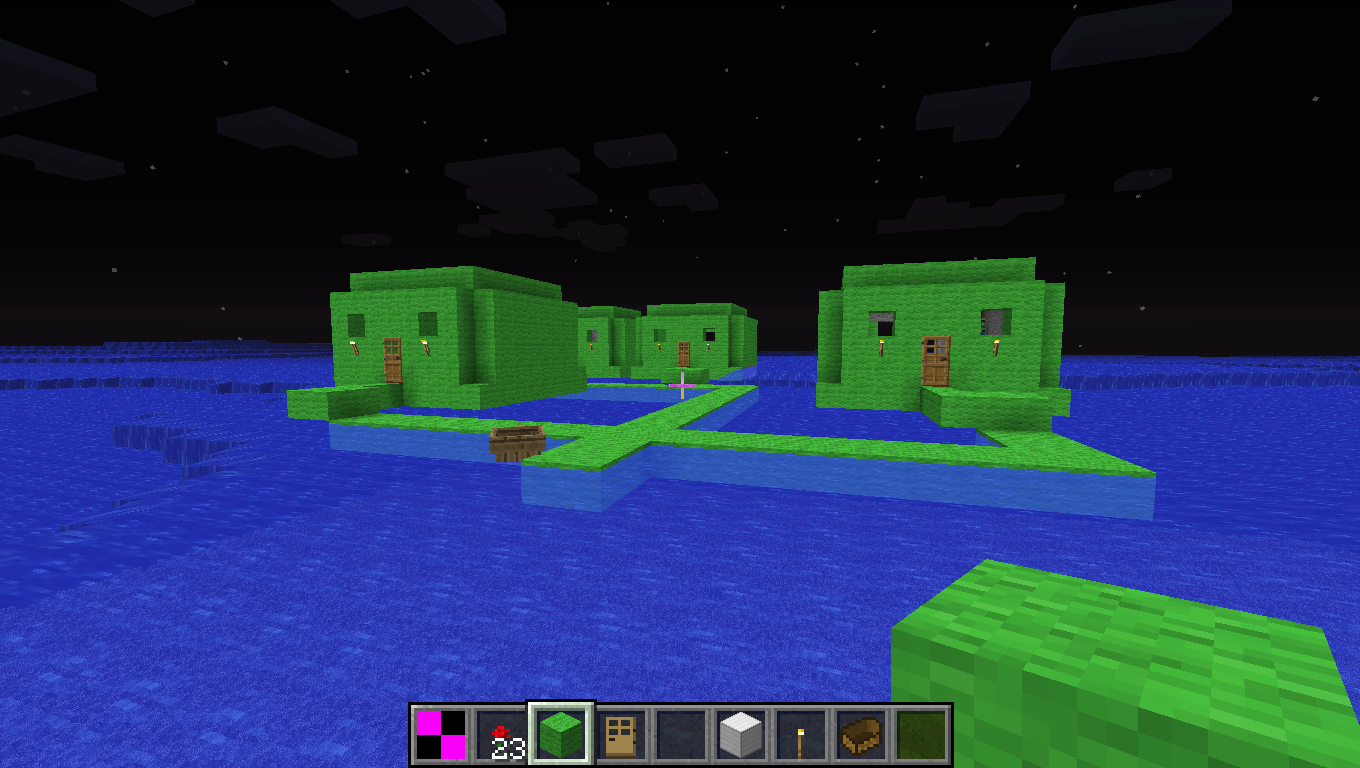1360x768 pixels.
Task: Click the torch on the left house wall
Action: coord(357,346)
